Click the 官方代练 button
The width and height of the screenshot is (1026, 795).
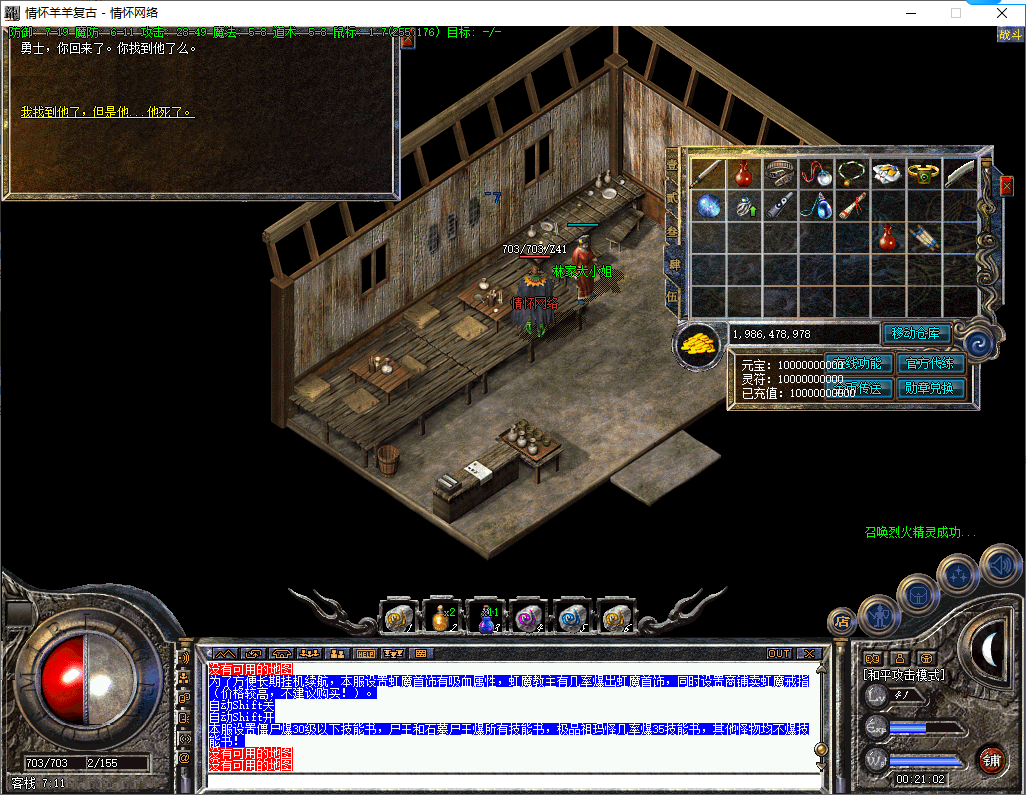[x=931, y=364]
